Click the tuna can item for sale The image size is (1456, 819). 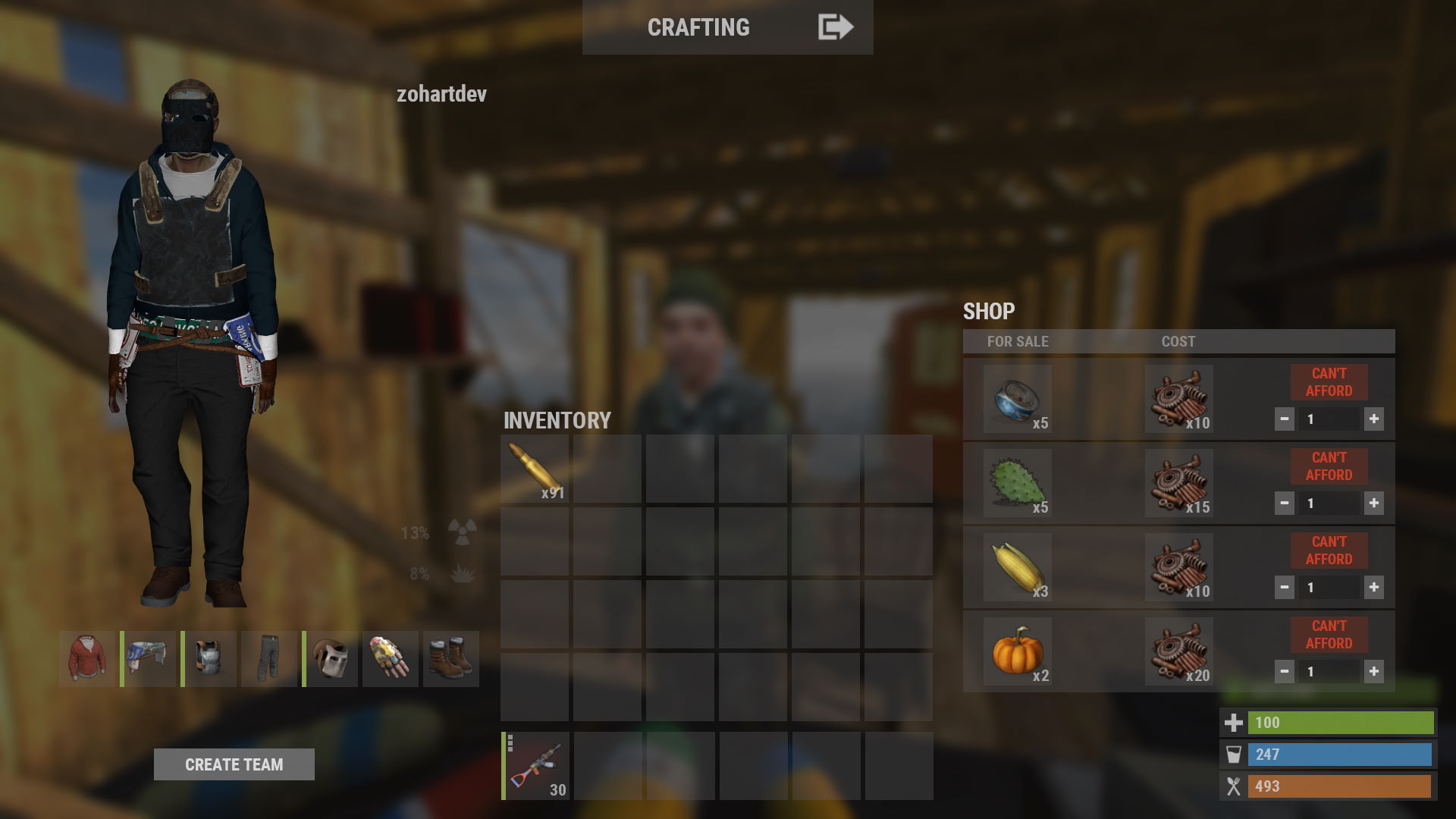tap(1017, 399)
